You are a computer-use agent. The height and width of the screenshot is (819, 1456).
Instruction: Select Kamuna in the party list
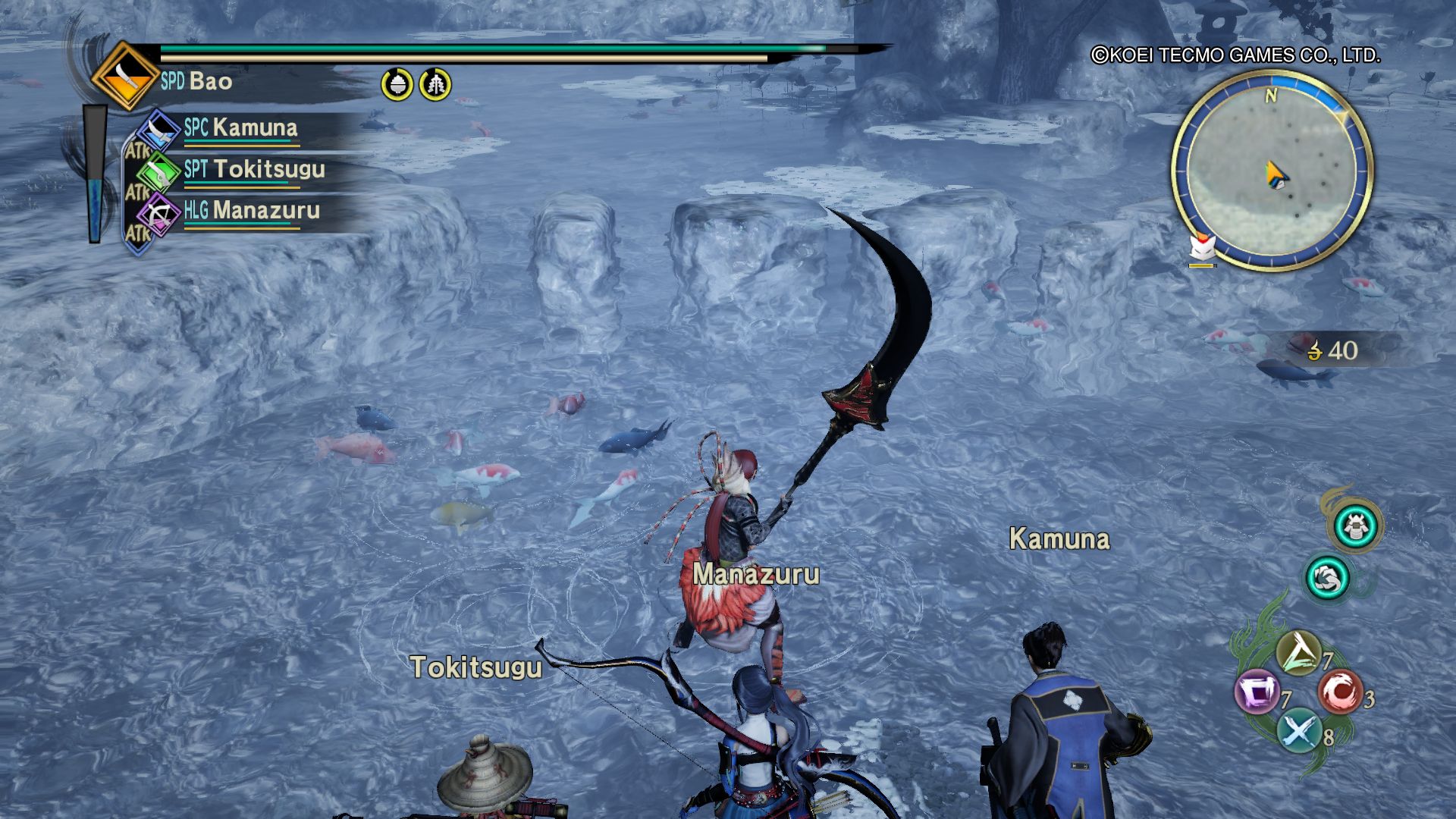pyautogui.click(x=240, y=127)
